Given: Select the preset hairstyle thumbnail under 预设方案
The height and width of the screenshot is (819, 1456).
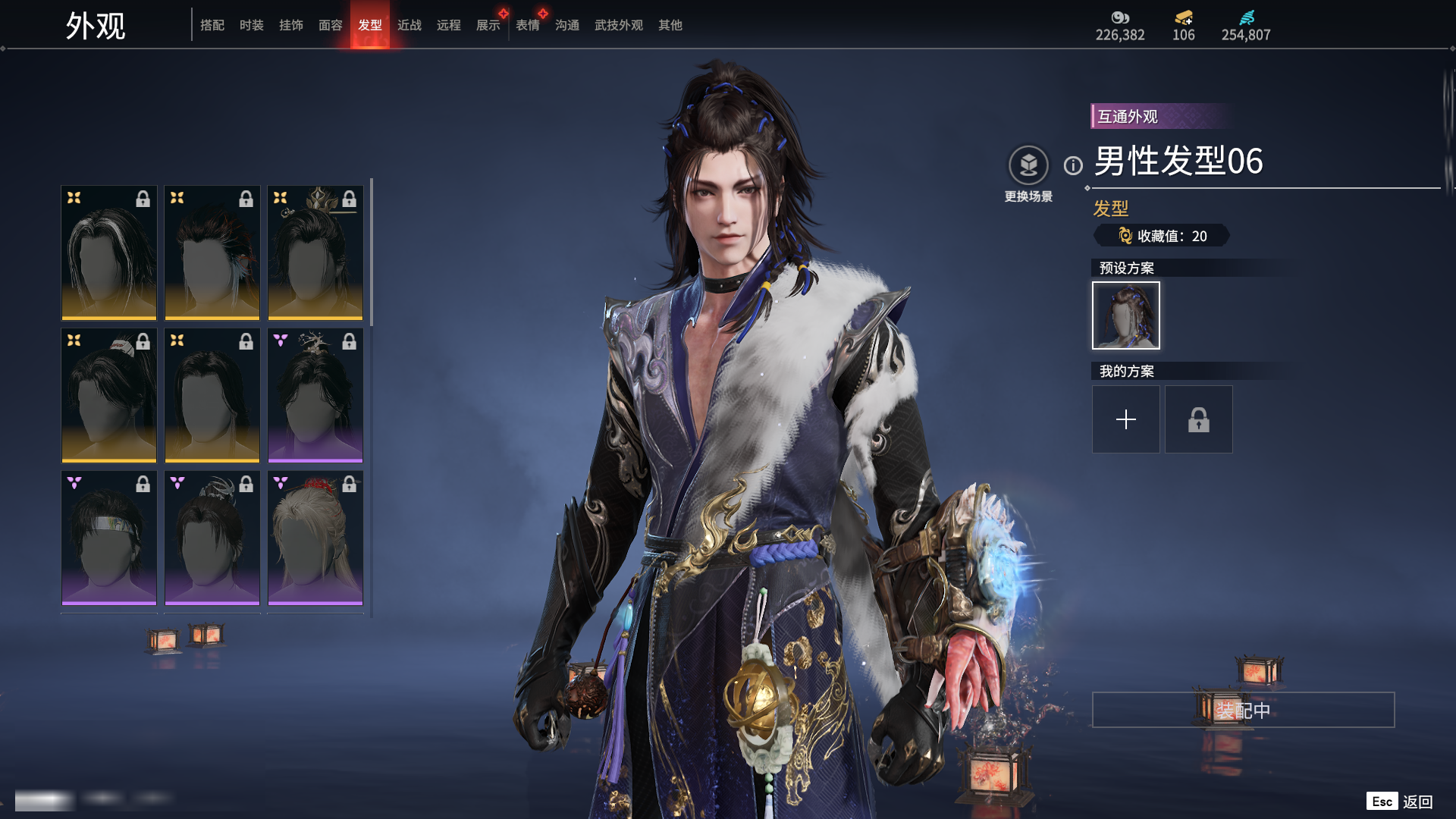Looking at the screenshot, I should (x=1125, y=315).
